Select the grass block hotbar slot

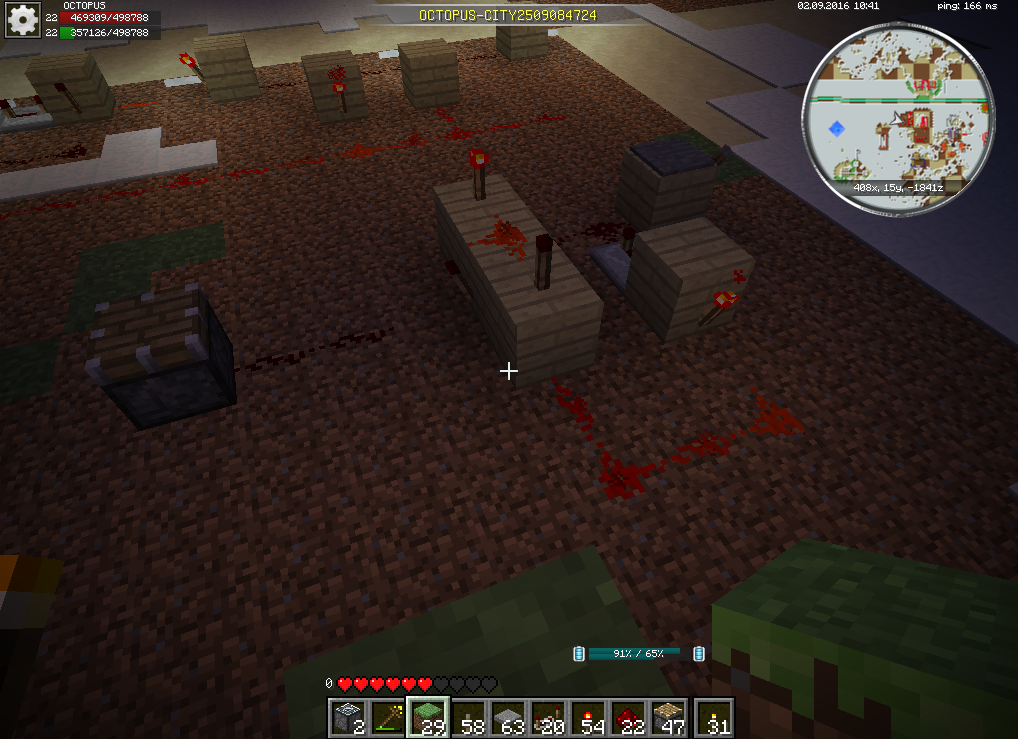(427, 718)
